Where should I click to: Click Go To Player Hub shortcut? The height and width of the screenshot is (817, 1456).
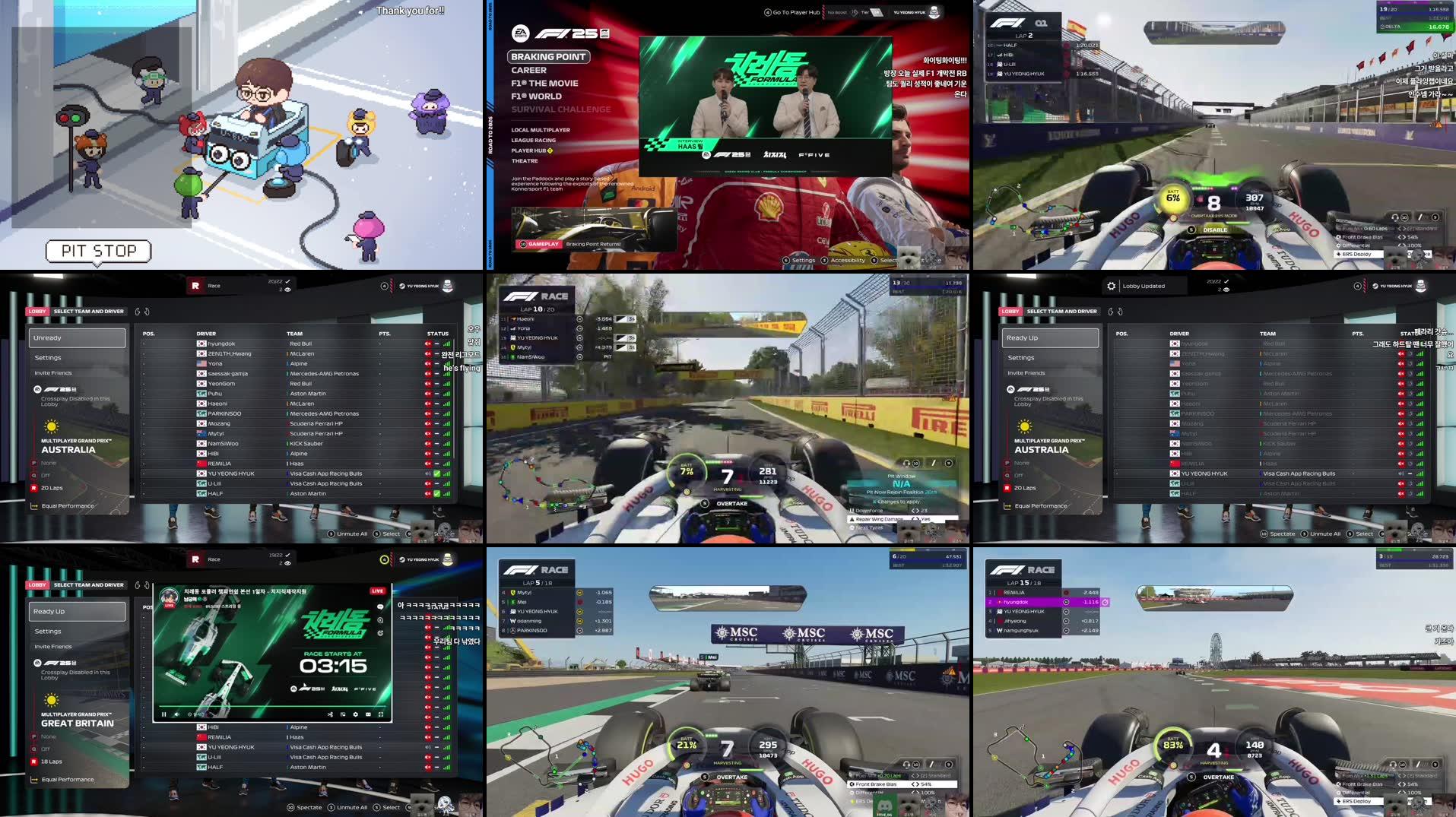click(x=791, y=12)
